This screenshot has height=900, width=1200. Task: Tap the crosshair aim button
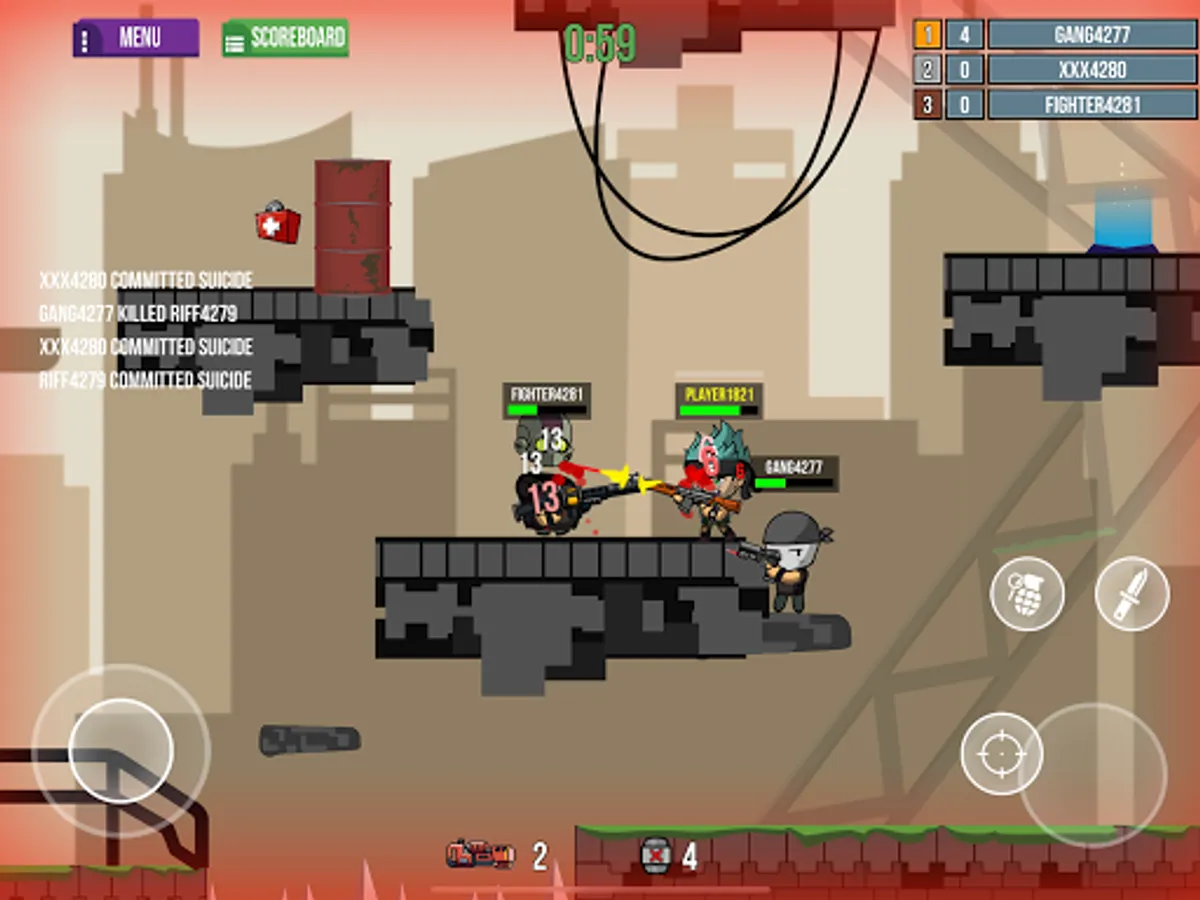[x=1001, y=753]
